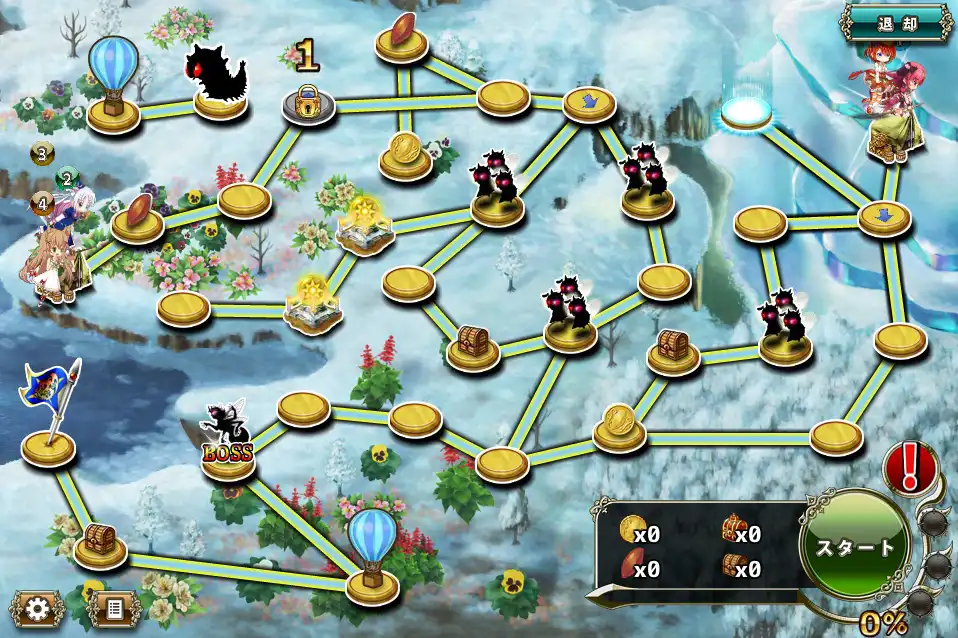Click the red exclamation mark alert
The image size is (958, 638).
coord(910,467)
